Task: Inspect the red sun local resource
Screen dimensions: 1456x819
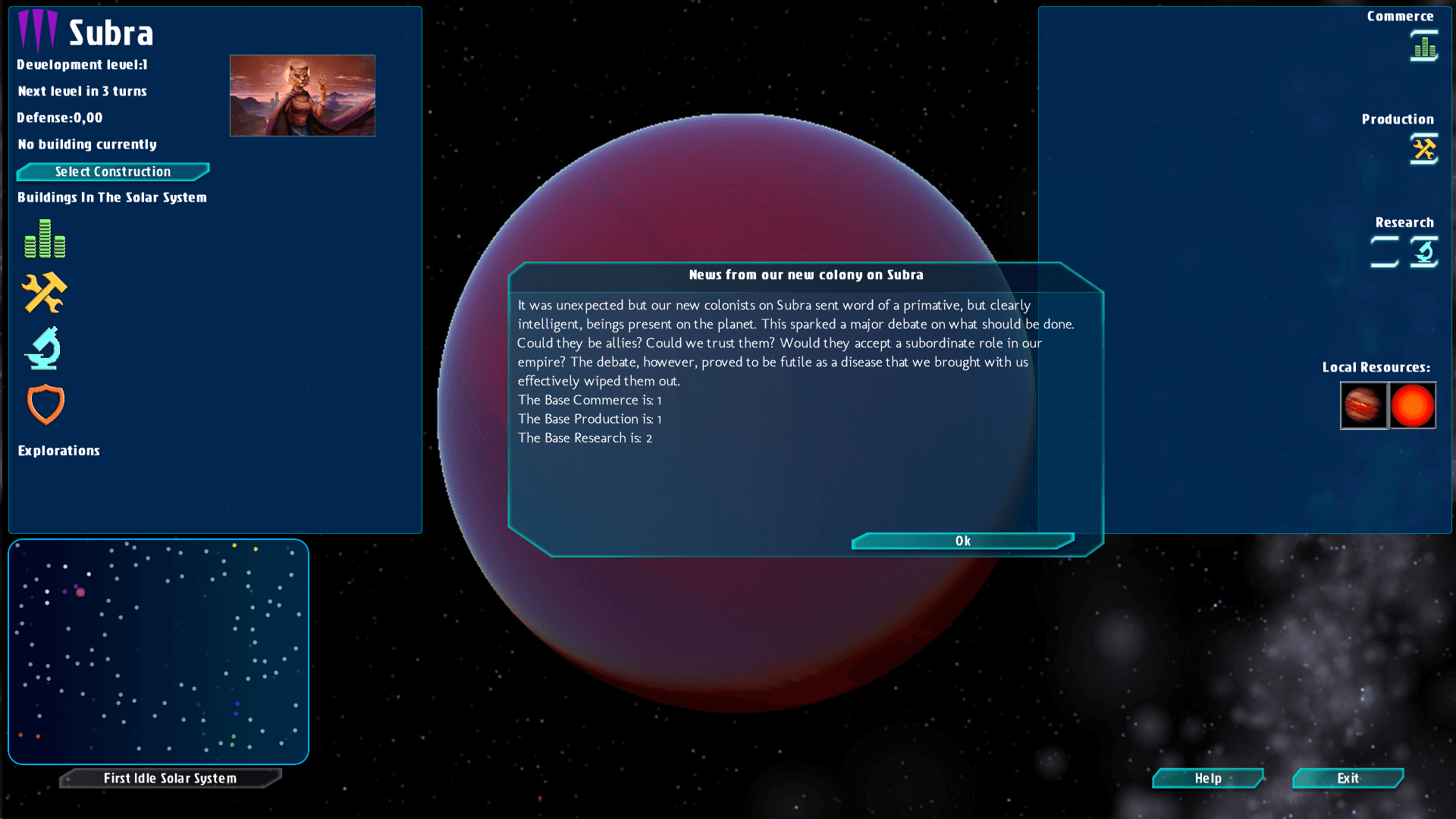Action: point(1413,406)
